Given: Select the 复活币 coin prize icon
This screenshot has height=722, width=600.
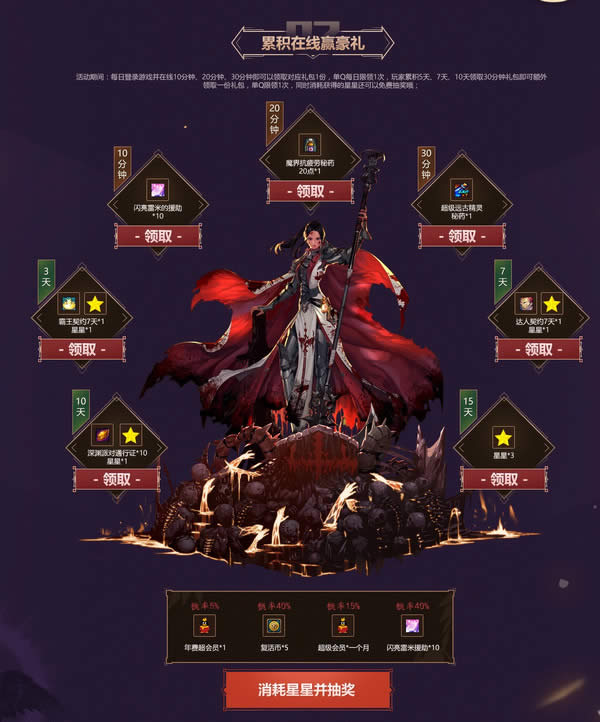Looking at the screenshot, I should [273, 626].
